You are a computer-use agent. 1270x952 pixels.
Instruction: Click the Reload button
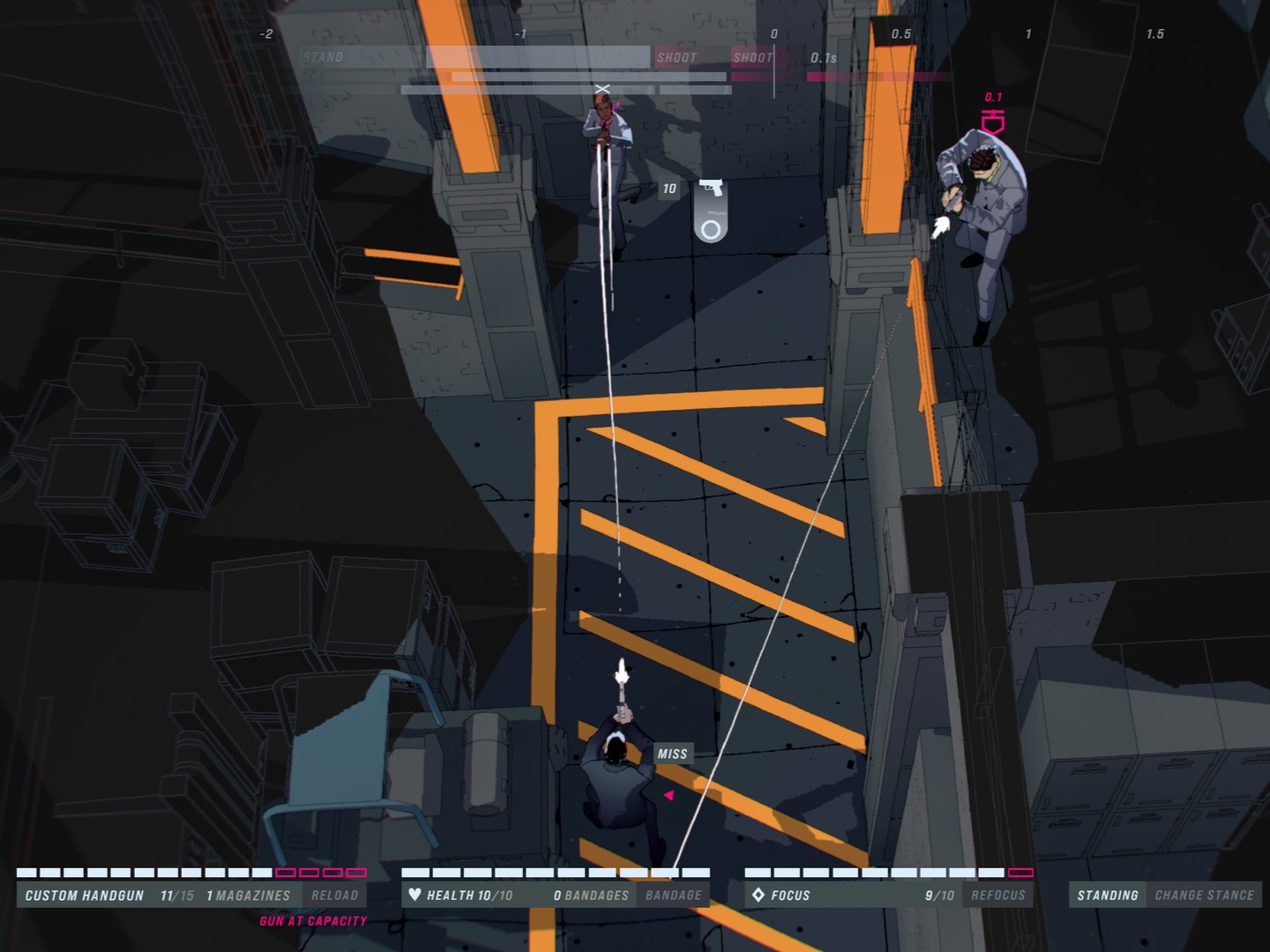point(334,895)
